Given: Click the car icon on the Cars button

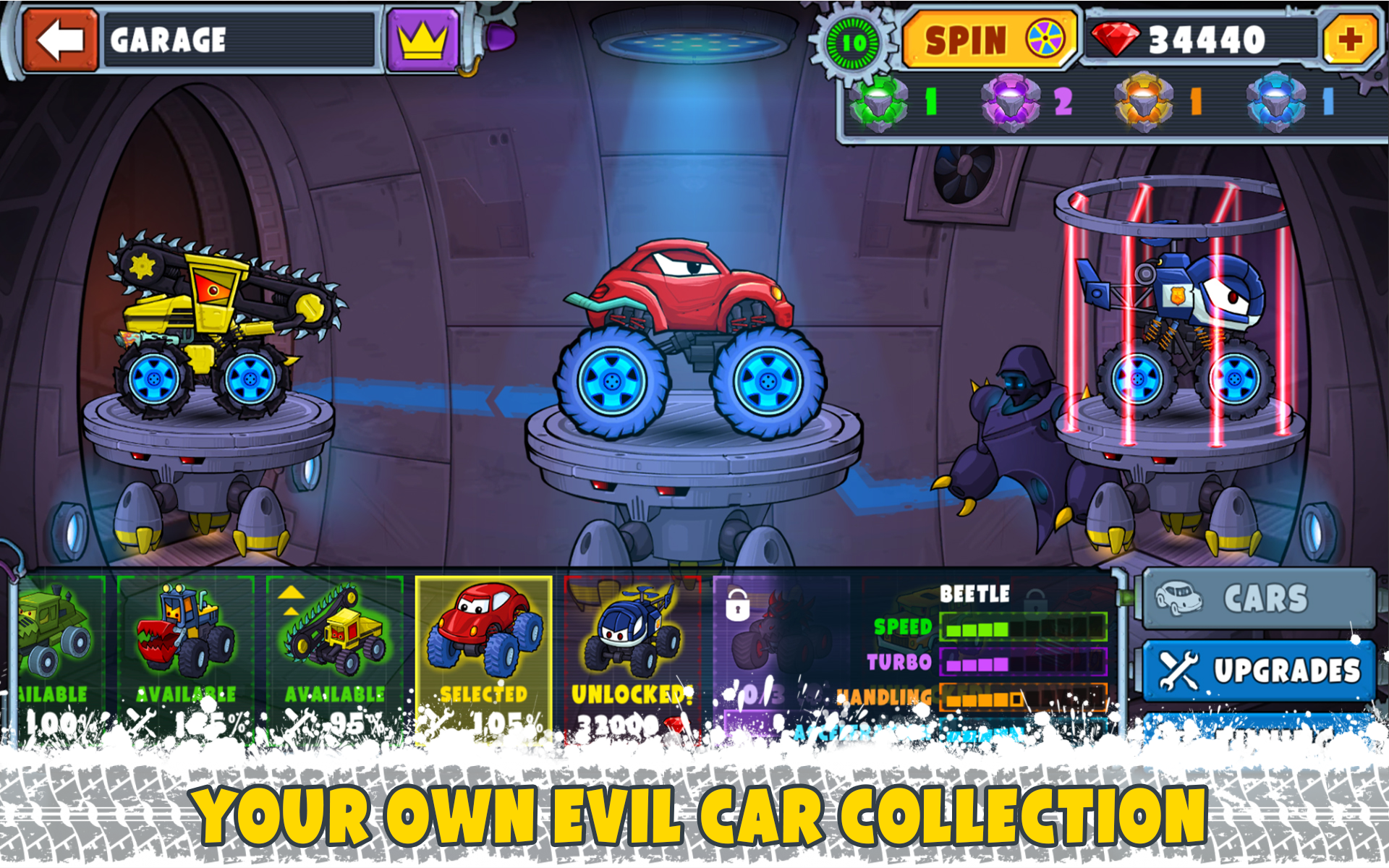Looking at the screenshot, I should [1181, 600].
